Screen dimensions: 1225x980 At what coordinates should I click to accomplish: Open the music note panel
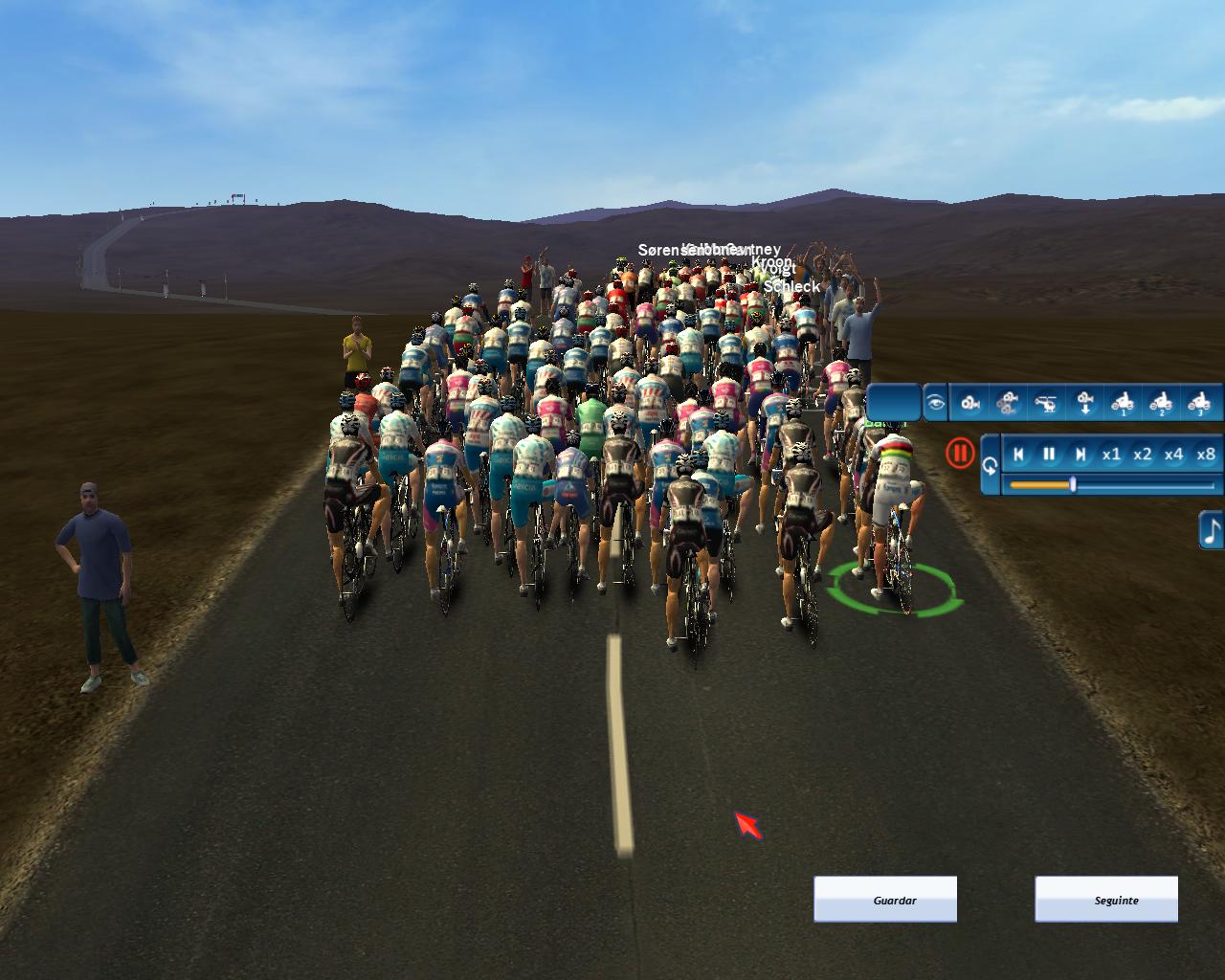coord(1212,529)
